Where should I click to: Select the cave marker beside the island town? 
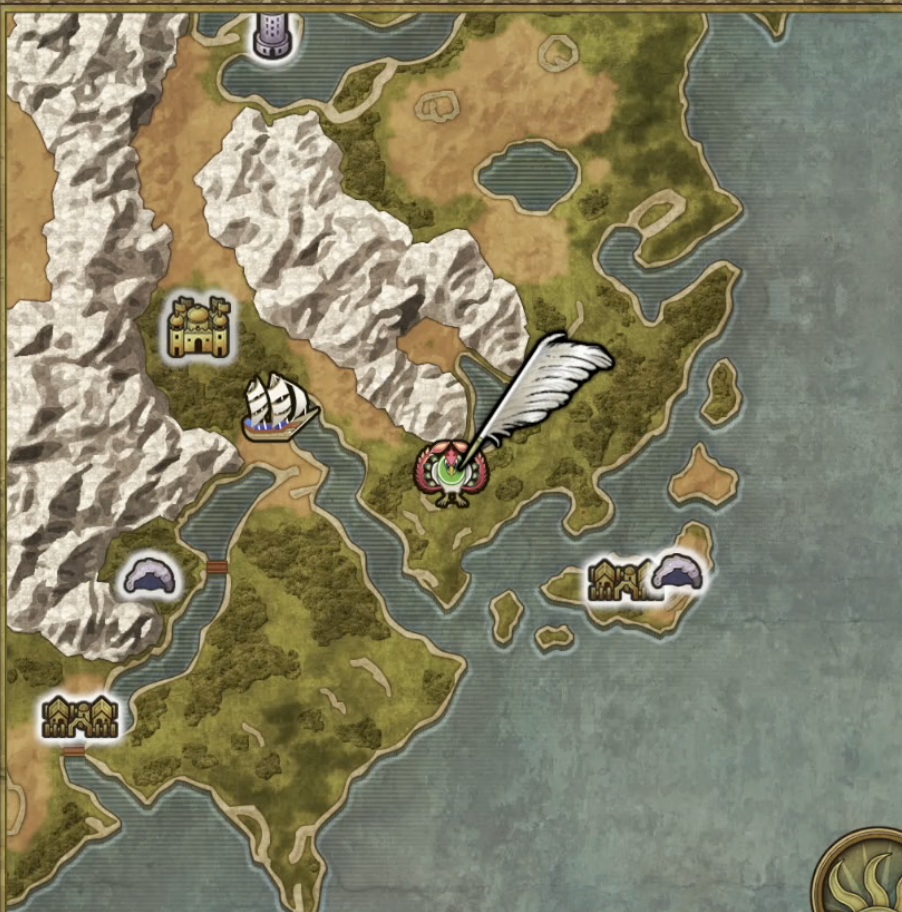(x=678, y=574)
